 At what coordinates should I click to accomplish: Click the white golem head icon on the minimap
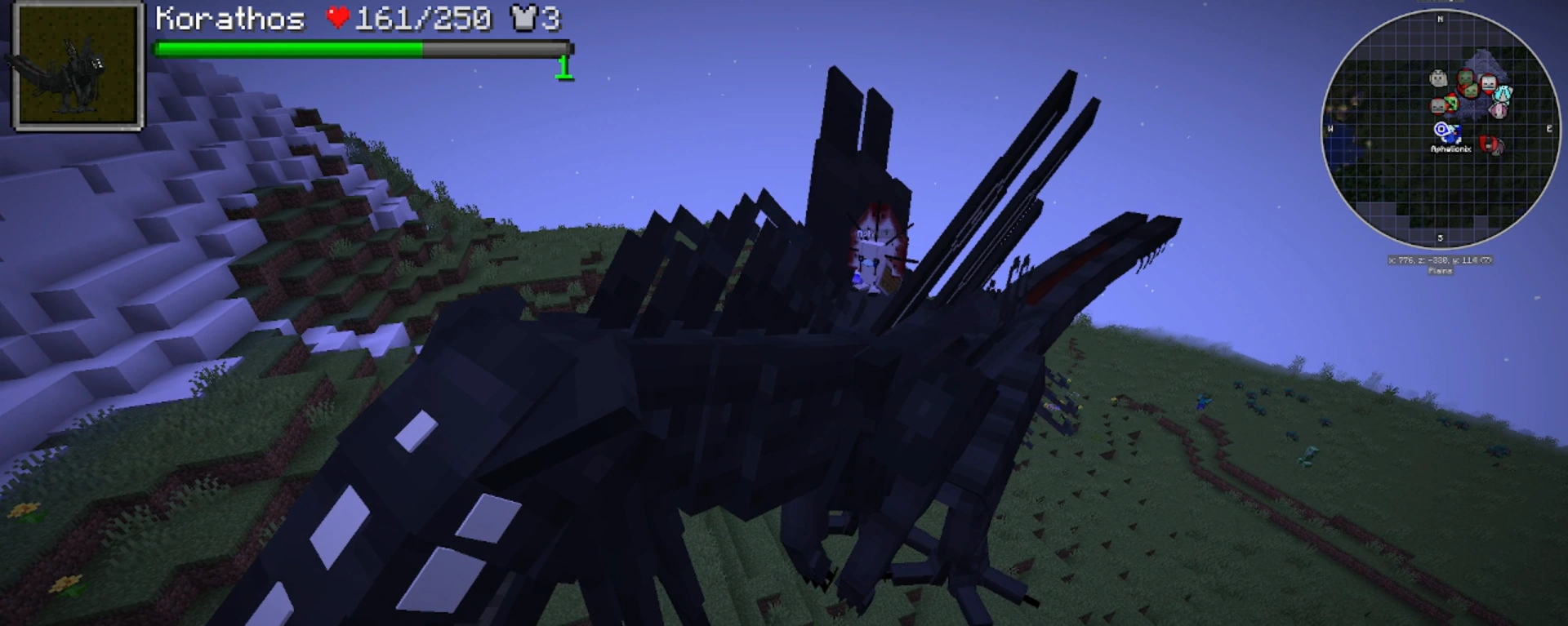(x=1437, y=78)
